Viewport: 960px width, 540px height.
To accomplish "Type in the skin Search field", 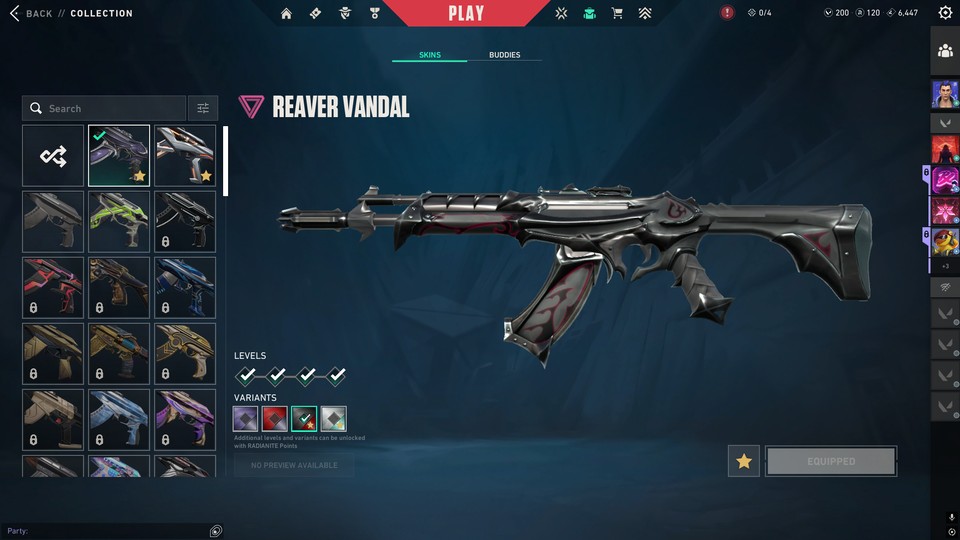I will (110, 108).
